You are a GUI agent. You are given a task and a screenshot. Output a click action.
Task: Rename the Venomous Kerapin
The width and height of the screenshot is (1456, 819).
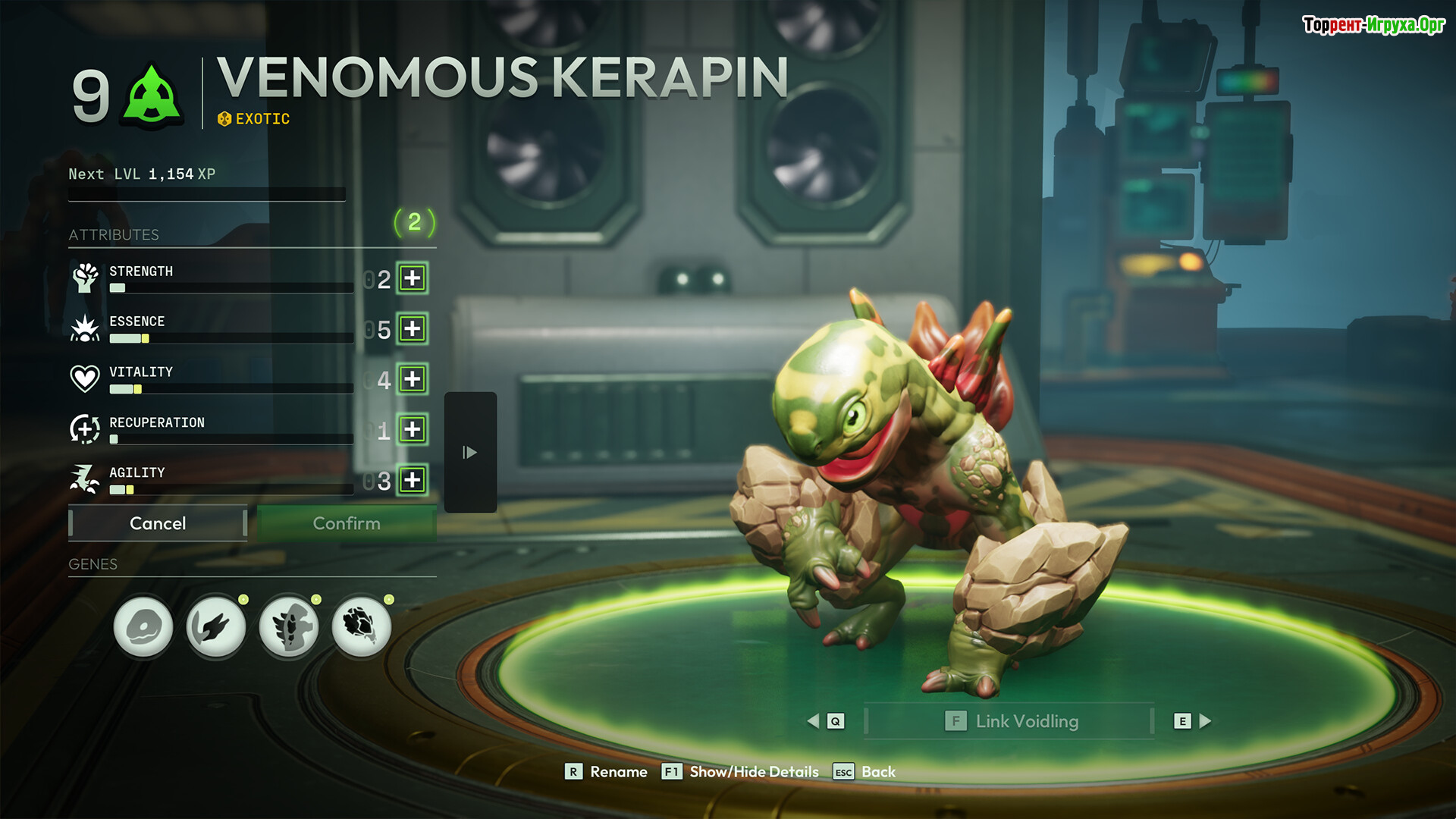click(607, 772)
